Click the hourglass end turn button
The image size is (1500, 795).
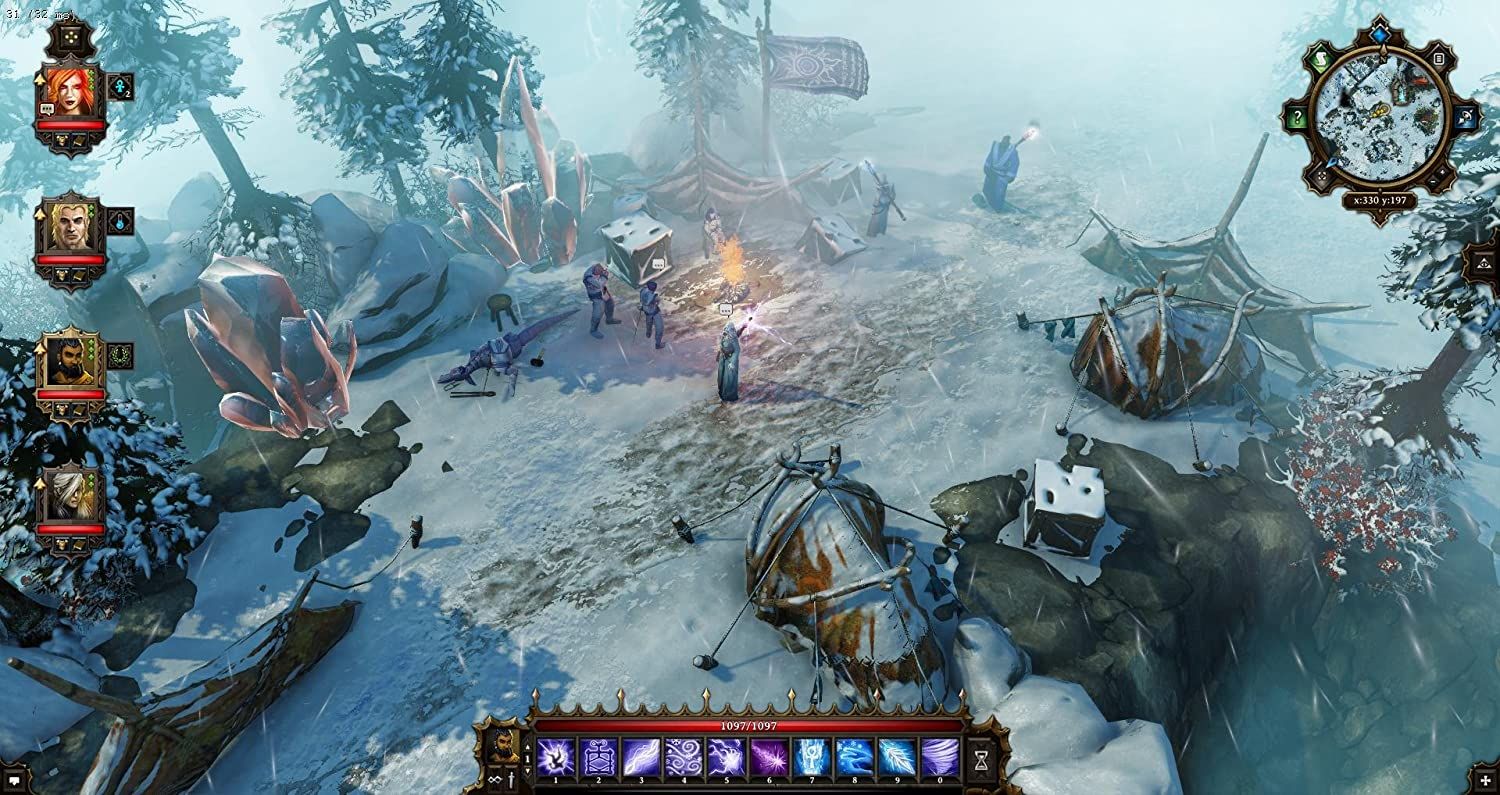tap(981, 759)
